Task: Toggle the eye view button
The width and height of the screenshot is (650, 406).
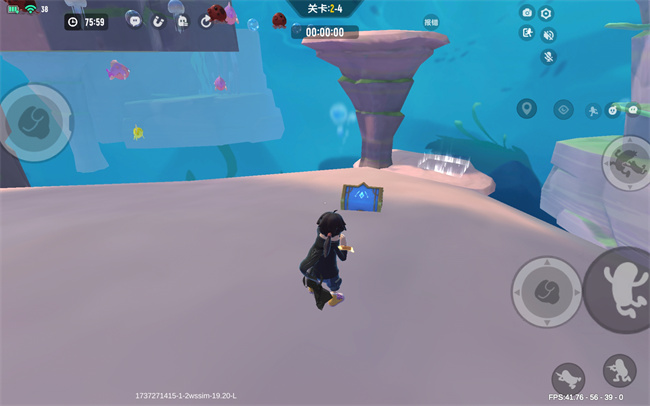Action: coord(564,109)
